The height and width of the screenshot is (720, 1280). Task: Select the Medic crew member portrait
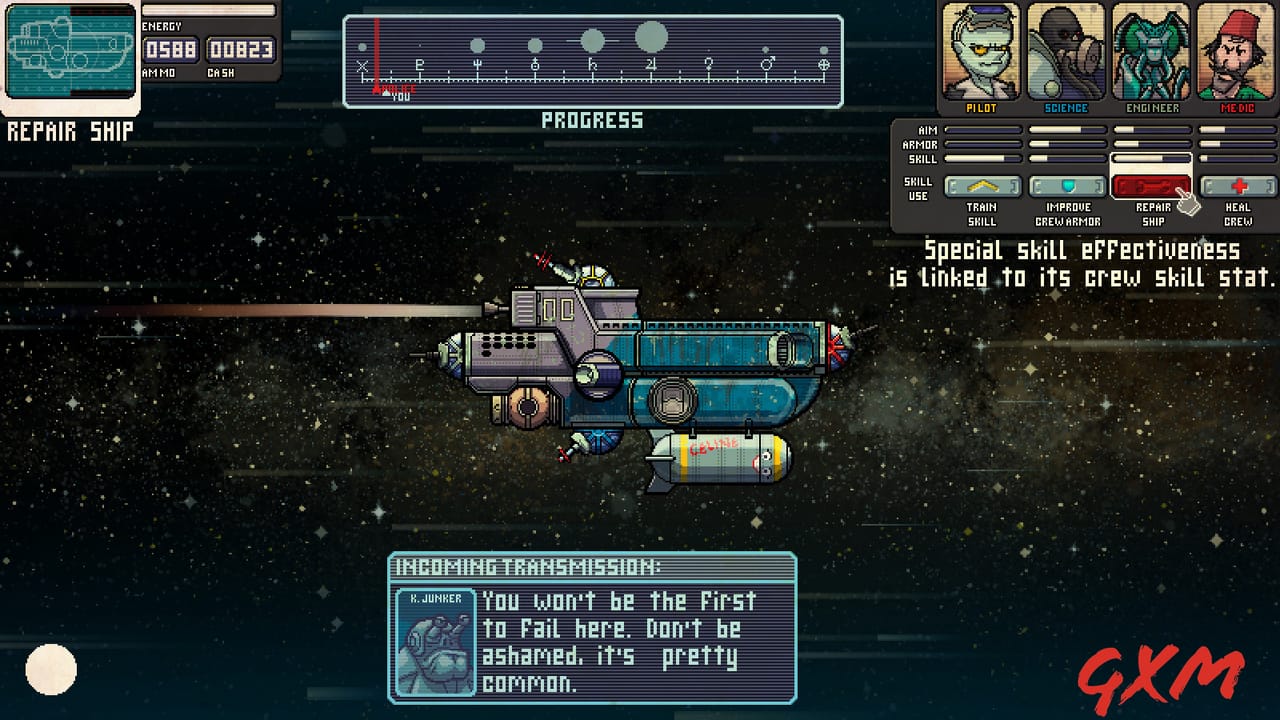1237,50
